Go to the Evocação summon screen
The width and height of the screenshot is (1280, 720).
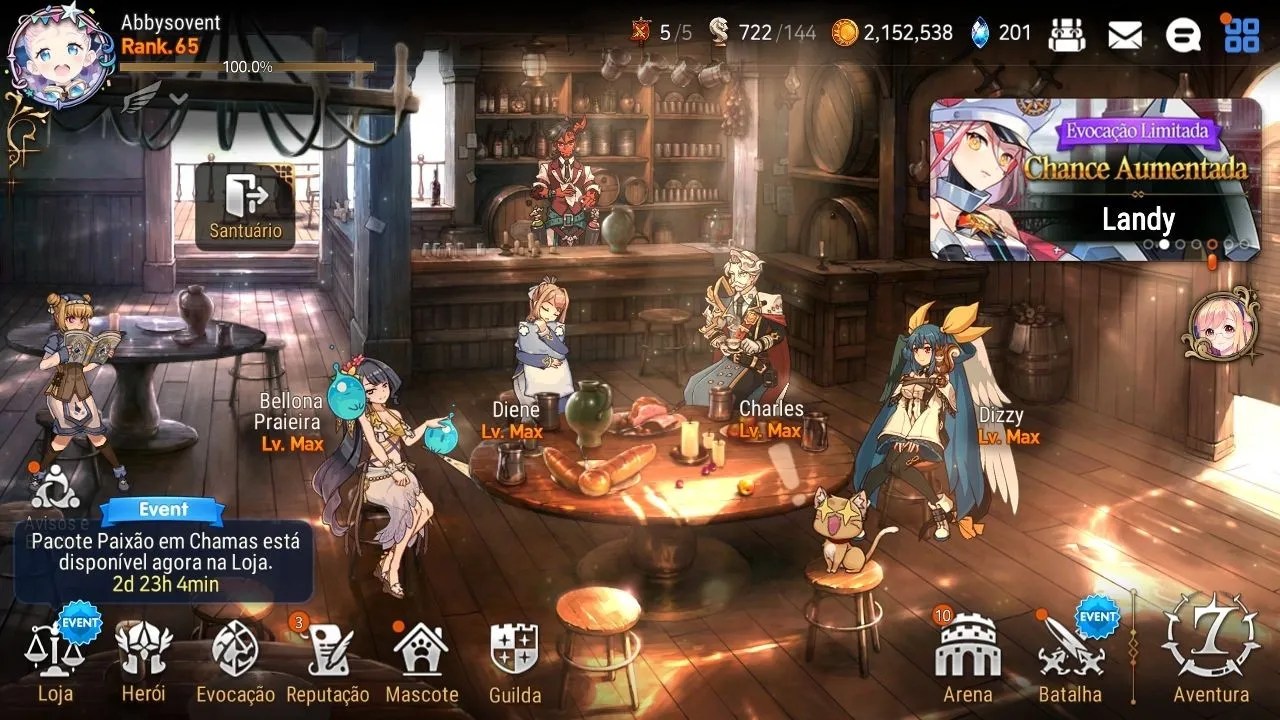pyautogui.click(x=235, y=660)
